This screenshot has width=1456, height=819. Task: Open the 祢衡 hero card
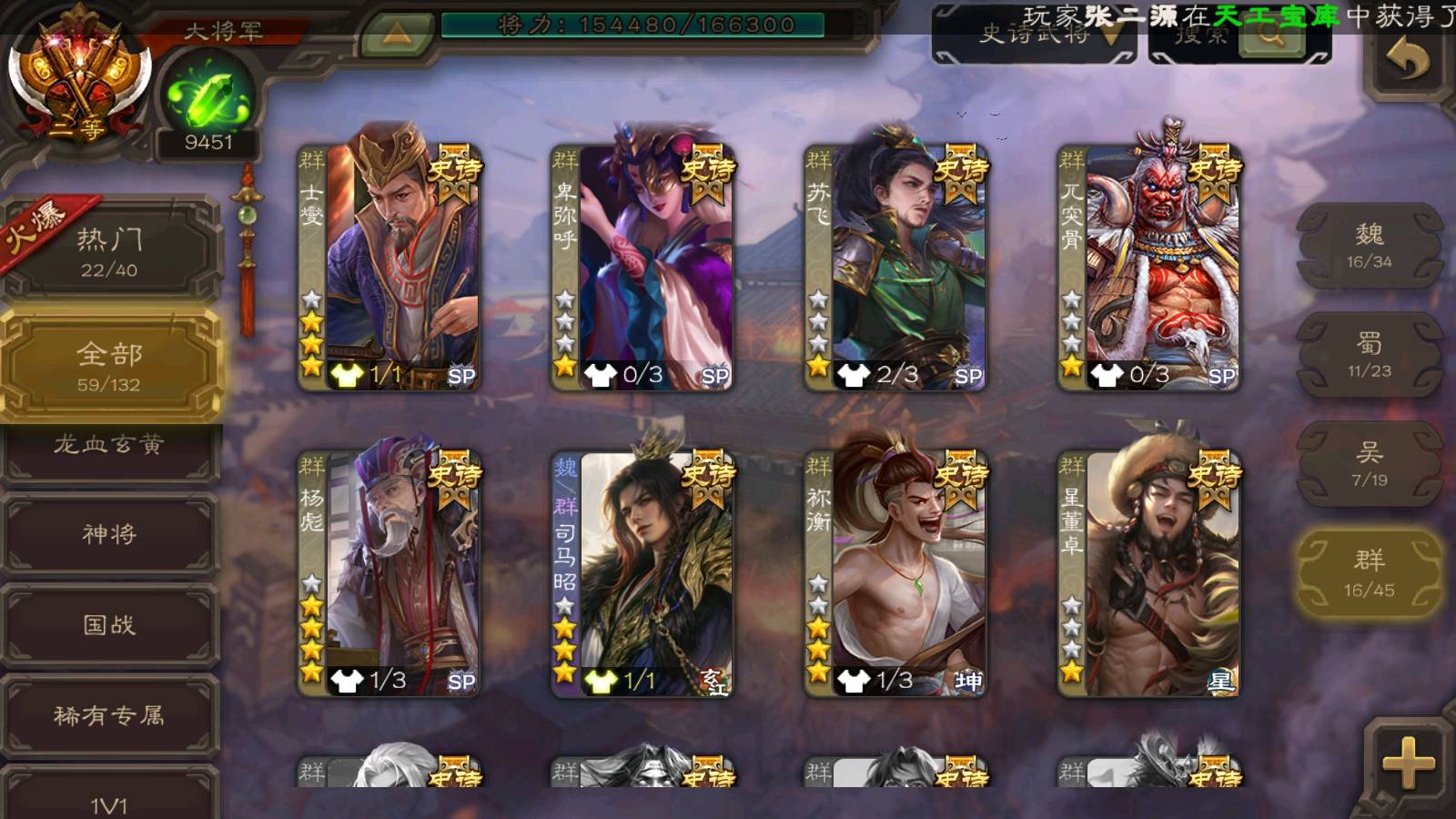(x=895, y=573)
